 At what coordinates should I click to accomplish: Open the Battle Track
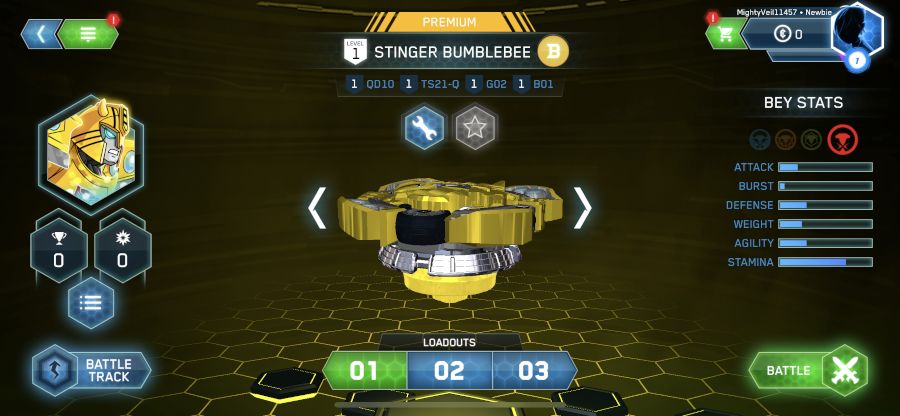(92, 369)
